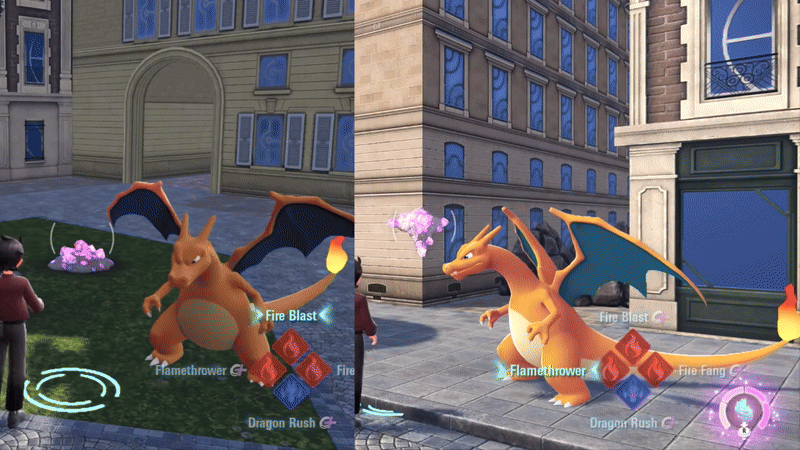800x450 pixels.
Task: Pick the Fire Fang move
Action: (x=707, y=370)
